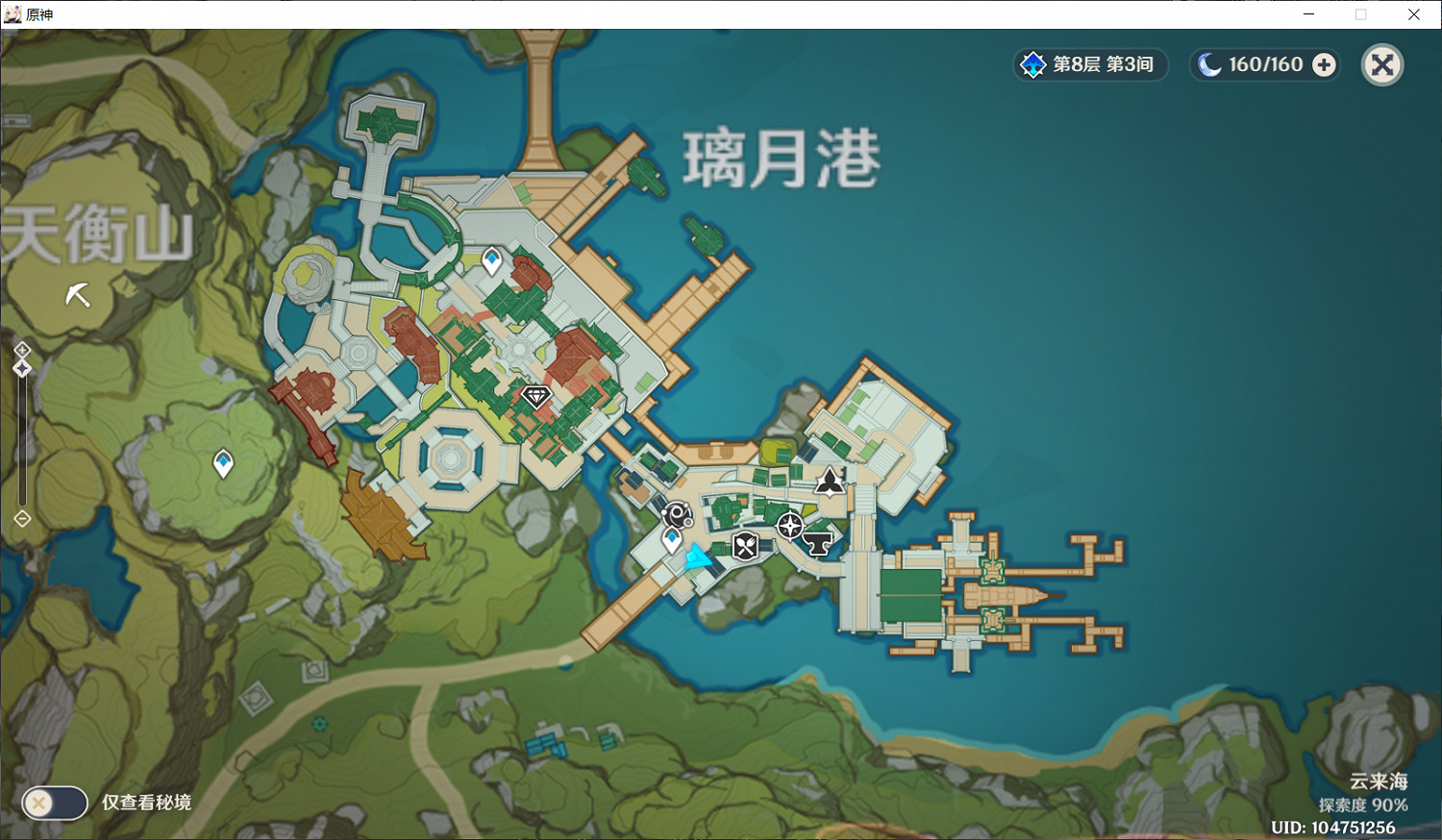1442x840 pixels.
Task: Click the map zoom-out minus control
Action: pos(21,519)
